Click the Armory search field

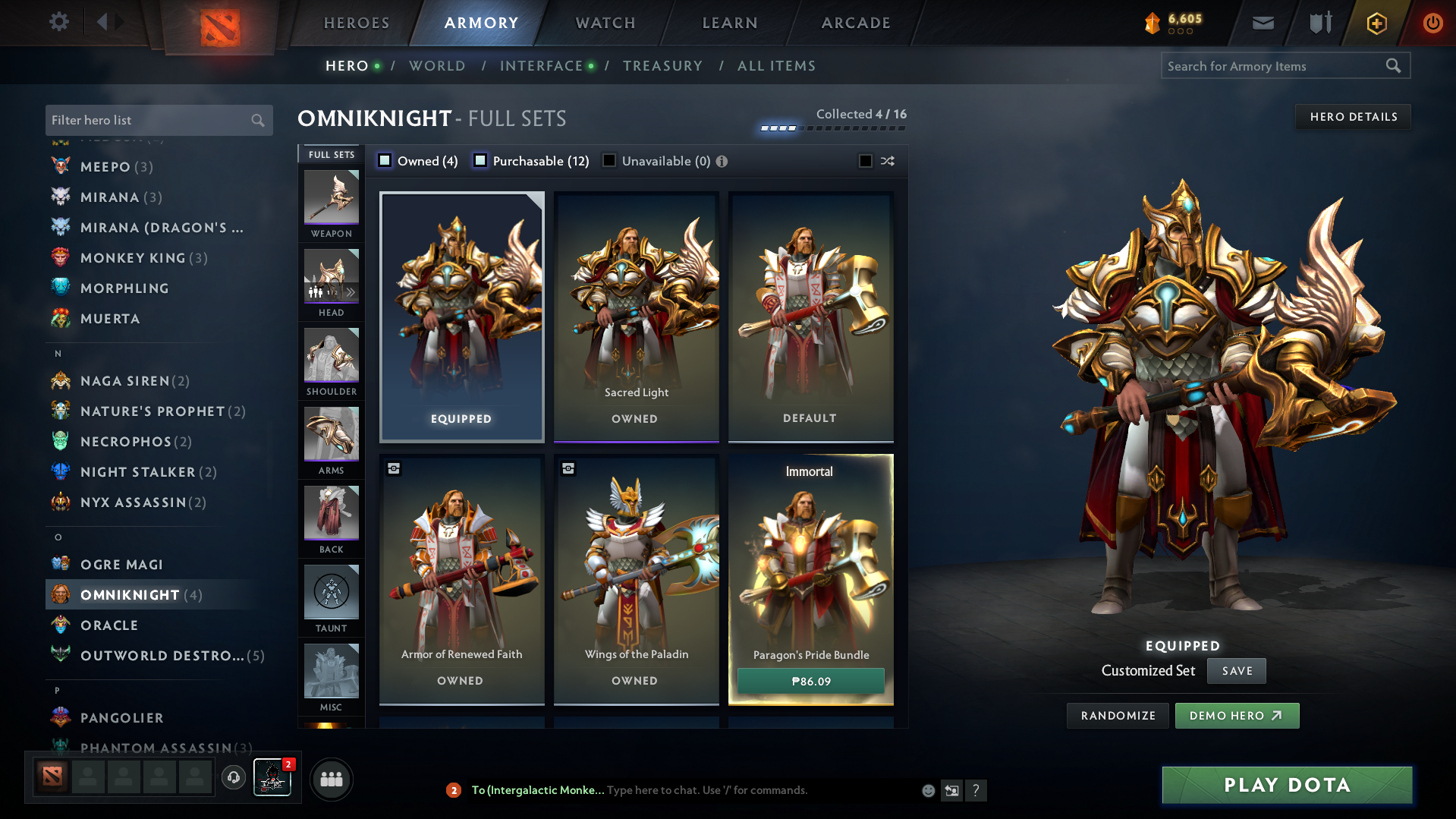pyautogui.click(x=1275, y=66)
